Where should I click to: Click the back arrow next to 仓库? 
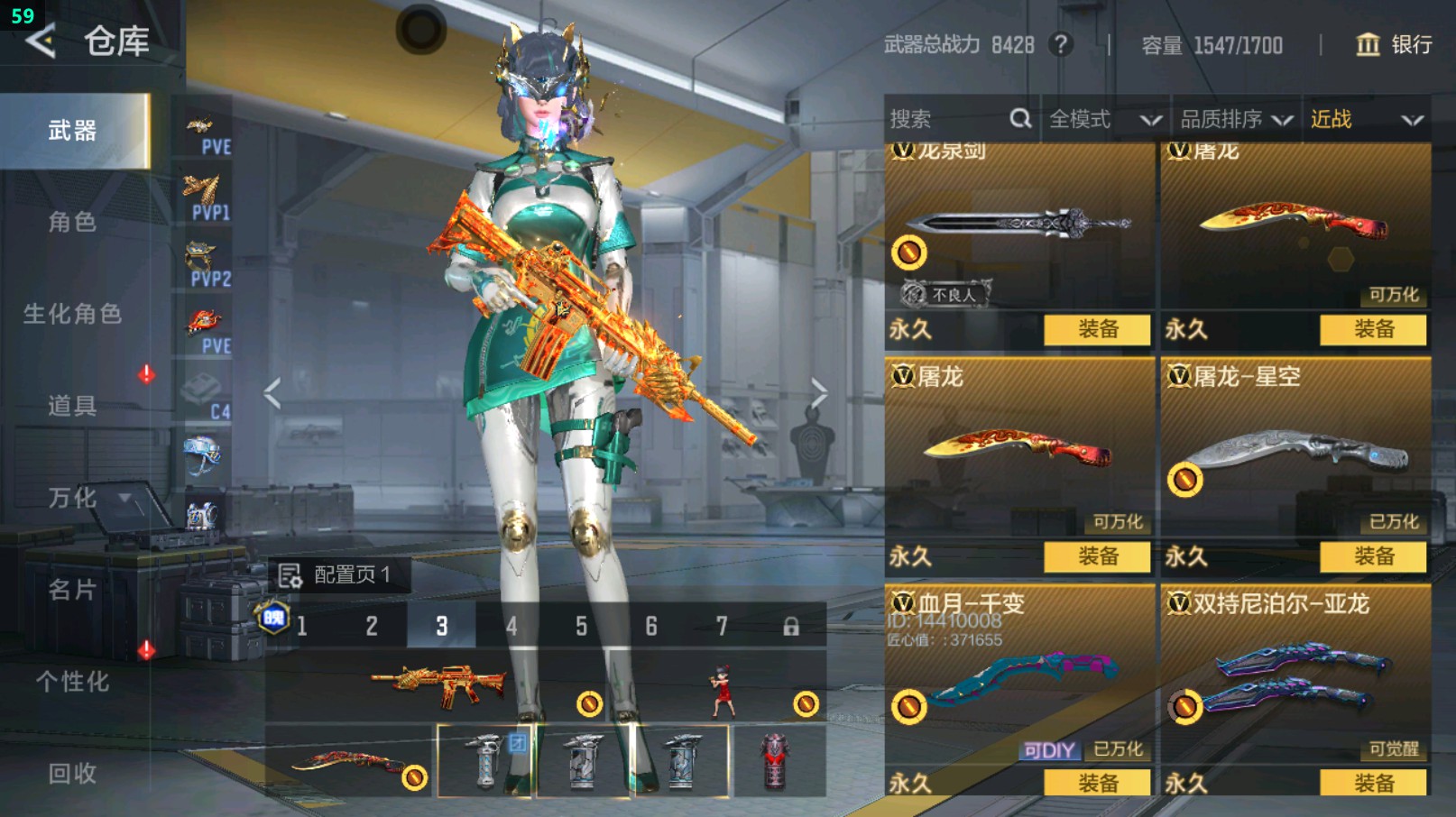[42, 41]
